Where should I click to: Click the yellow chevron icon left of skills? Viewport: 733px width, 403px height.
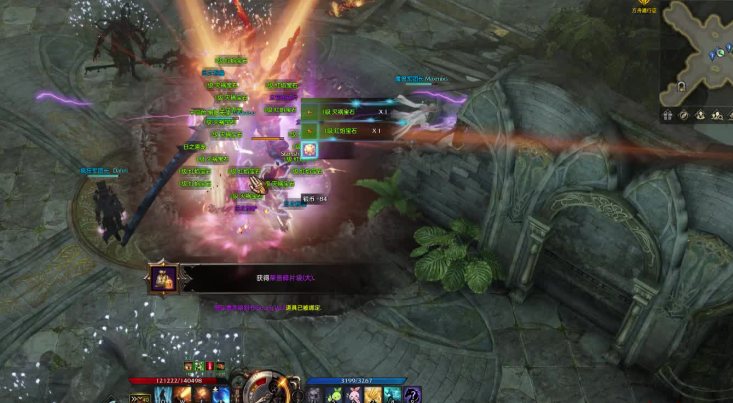pos(137,397)
